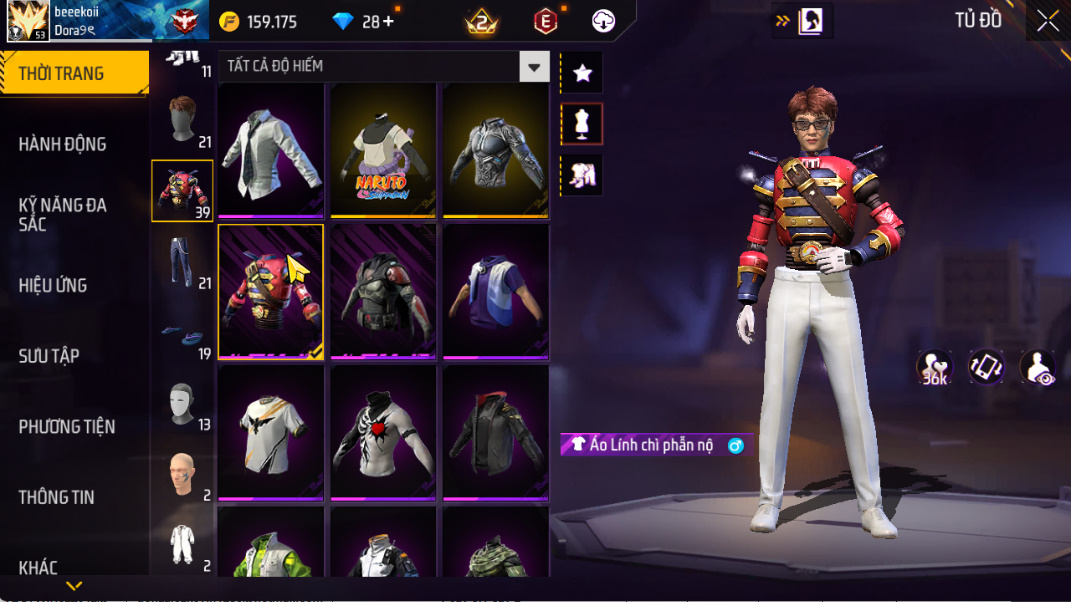Open the Tất Cả Độ Hiếm rarity dropdown
Screen dimensions: 1071x602
[x=534, y=67]
